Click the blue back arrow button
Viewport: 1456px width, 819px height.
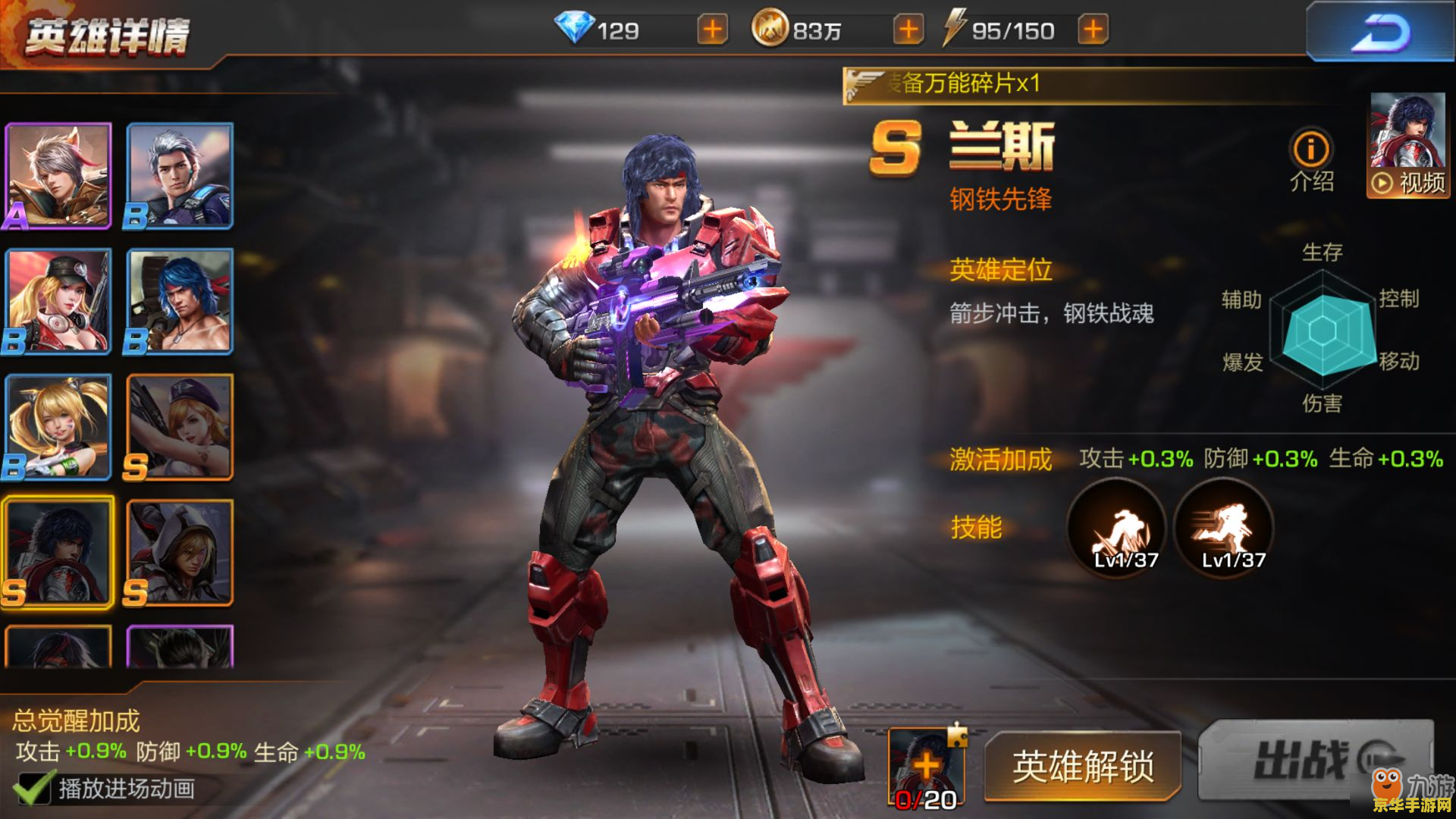[x=1379, y=33]
